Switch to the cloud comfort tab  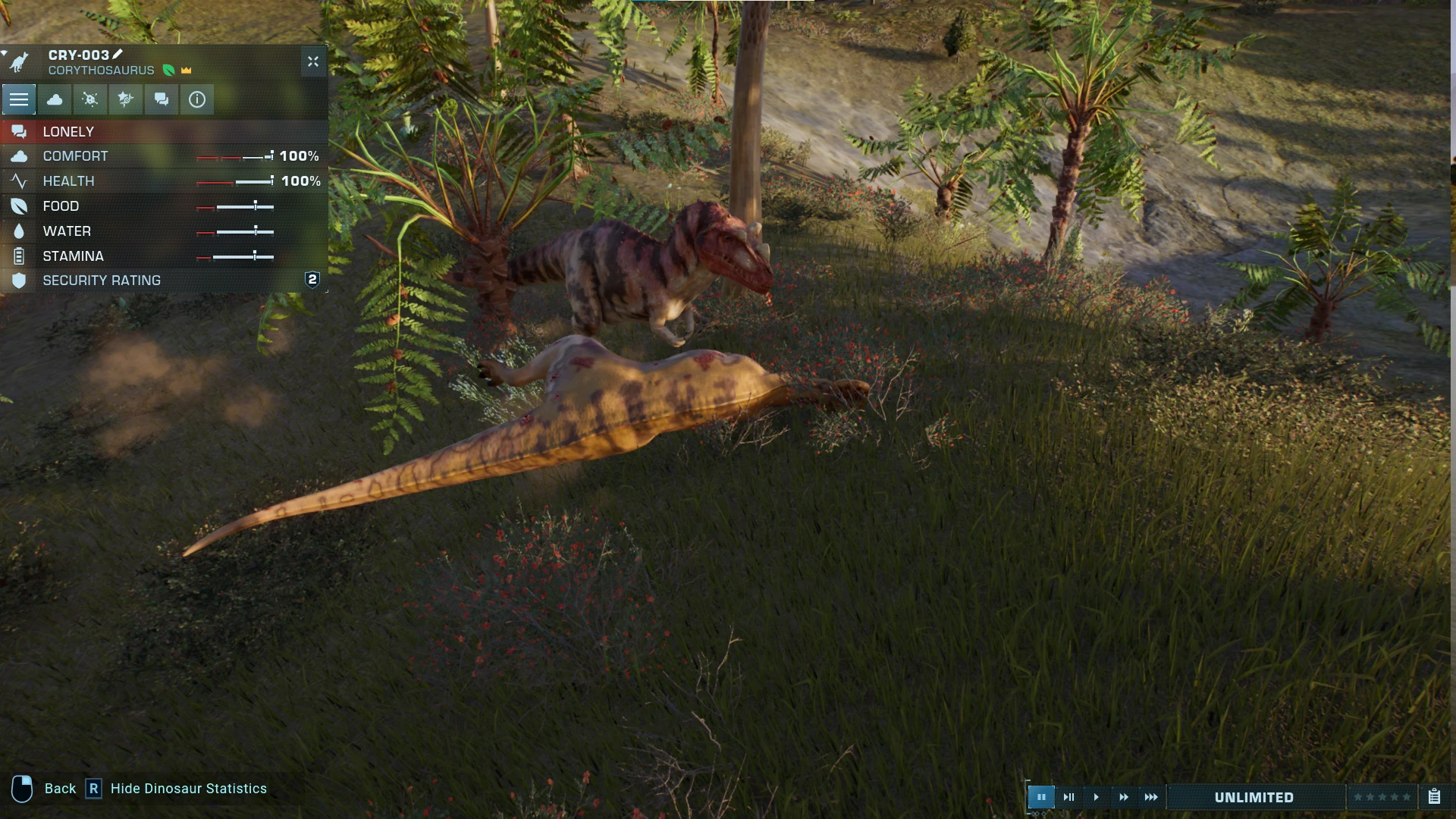(55, 99)
